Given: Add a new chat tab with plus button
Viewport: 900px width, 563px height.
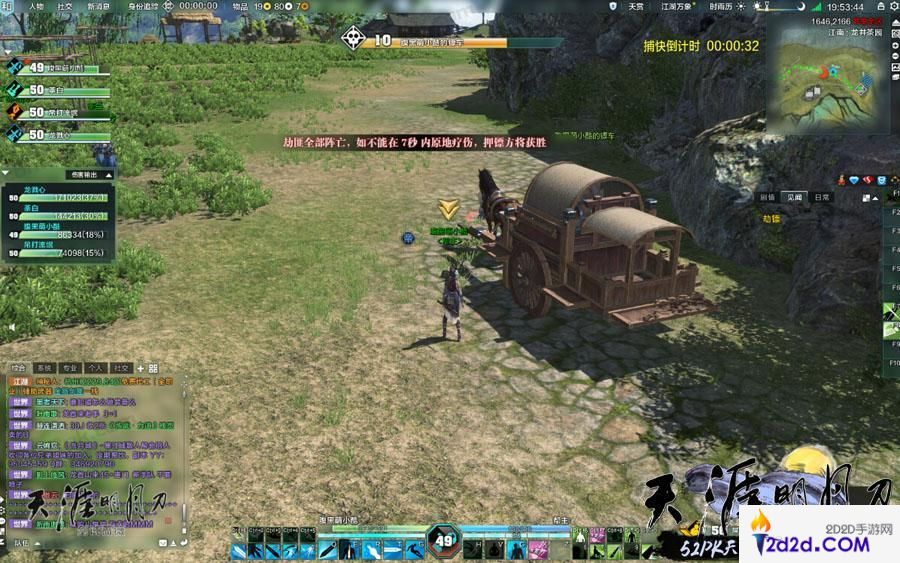Looking at the screenshot, I should [141, 368].
